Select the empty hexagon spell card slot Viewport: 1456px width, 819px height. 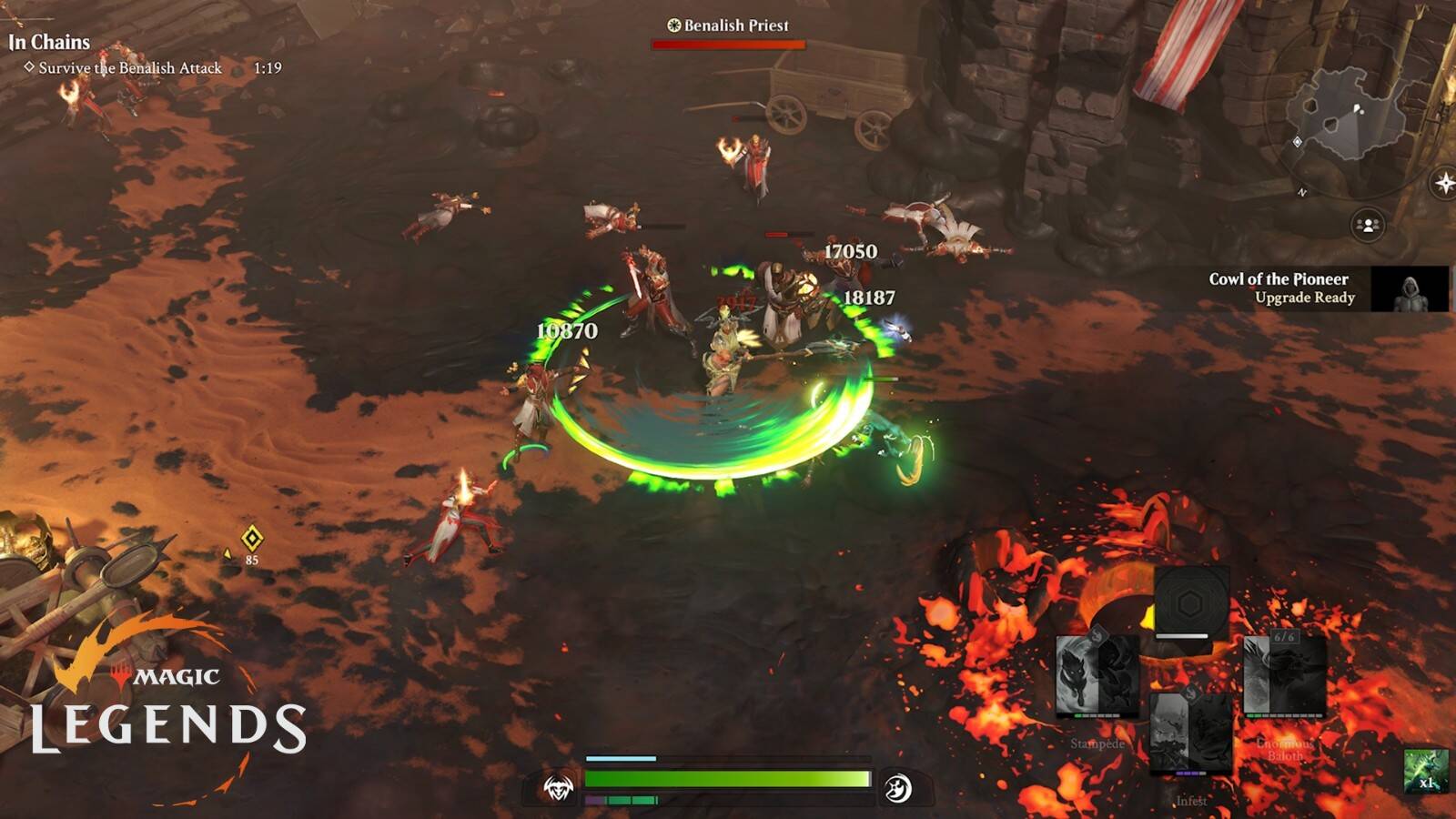1190,604
